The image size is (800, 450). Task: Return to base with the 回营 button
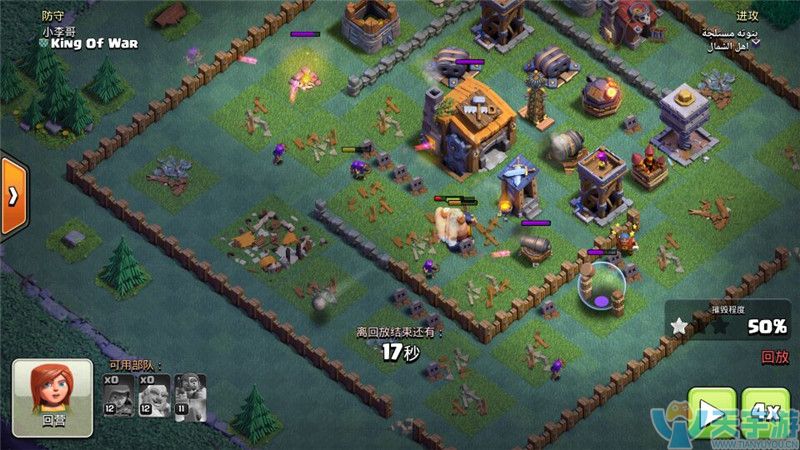pos(52,397)
